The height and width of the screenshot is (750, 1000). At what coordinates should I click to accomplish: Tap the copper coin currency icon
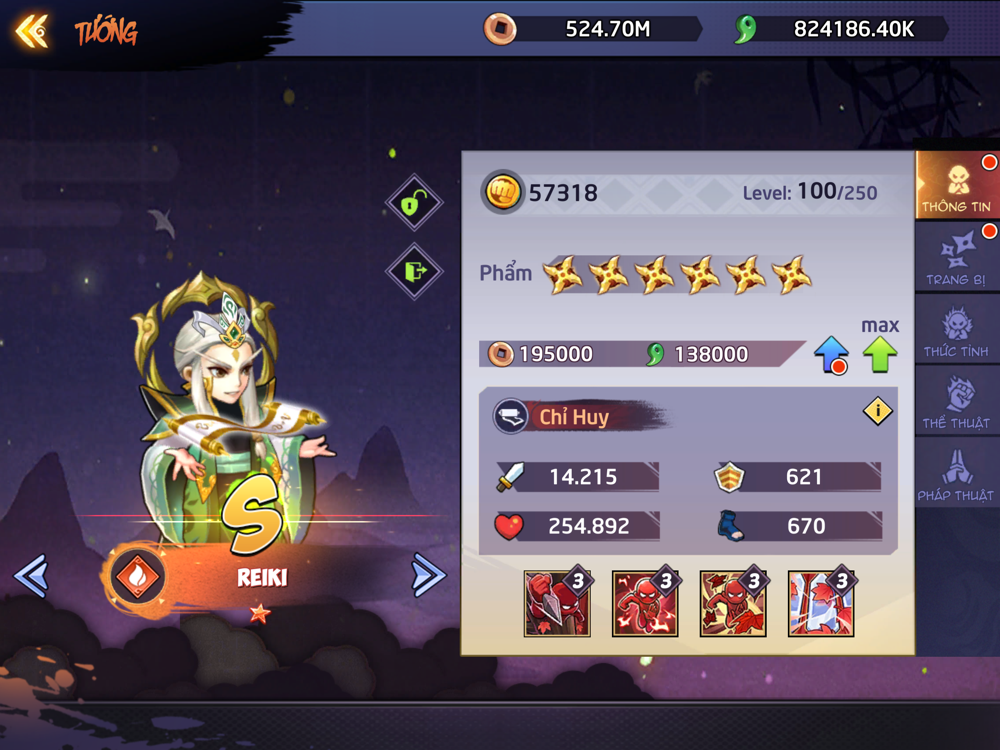coord(500,29)
